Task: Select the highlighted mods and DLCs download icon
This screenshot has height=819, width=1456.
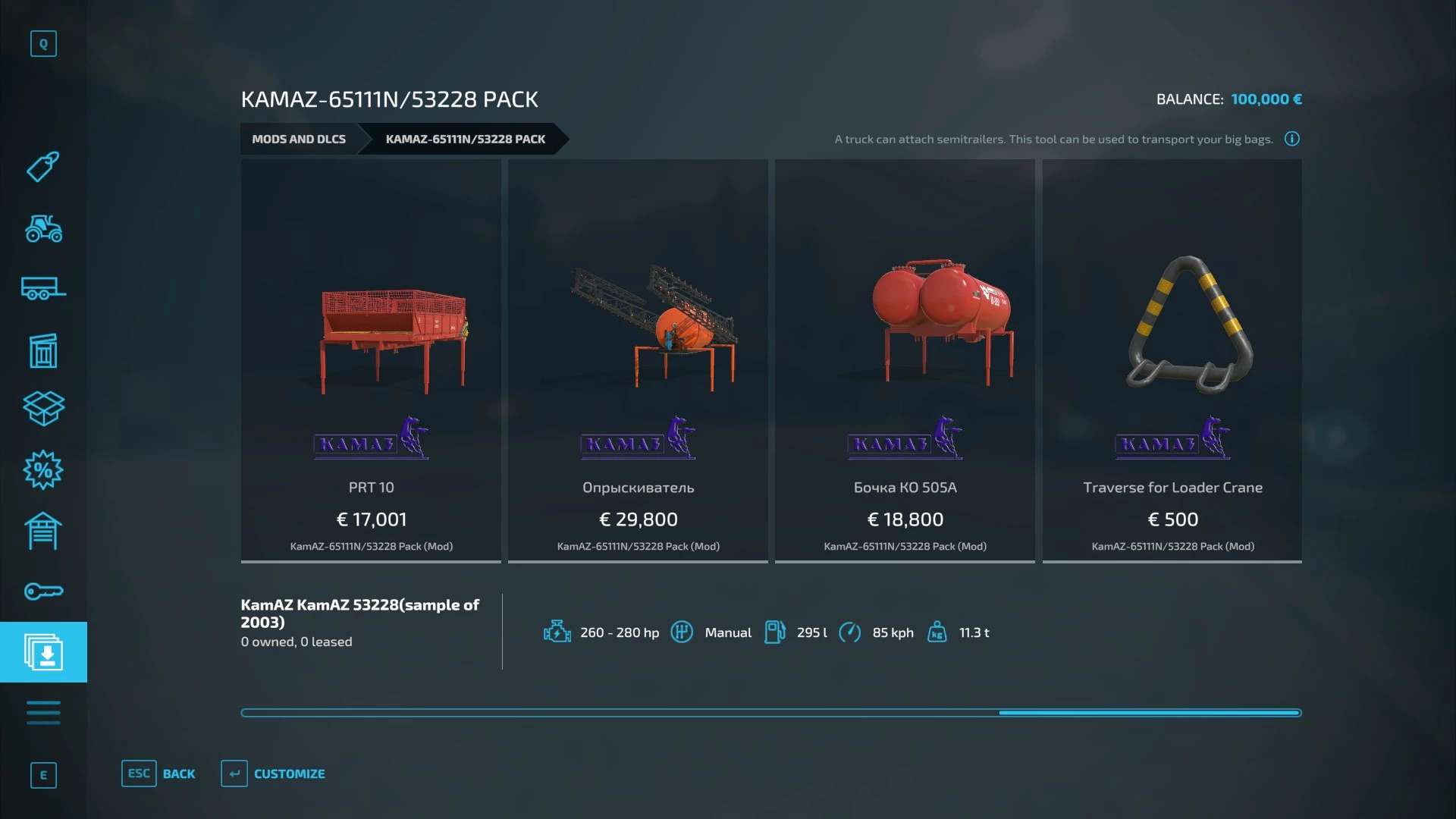Action: 43,652
